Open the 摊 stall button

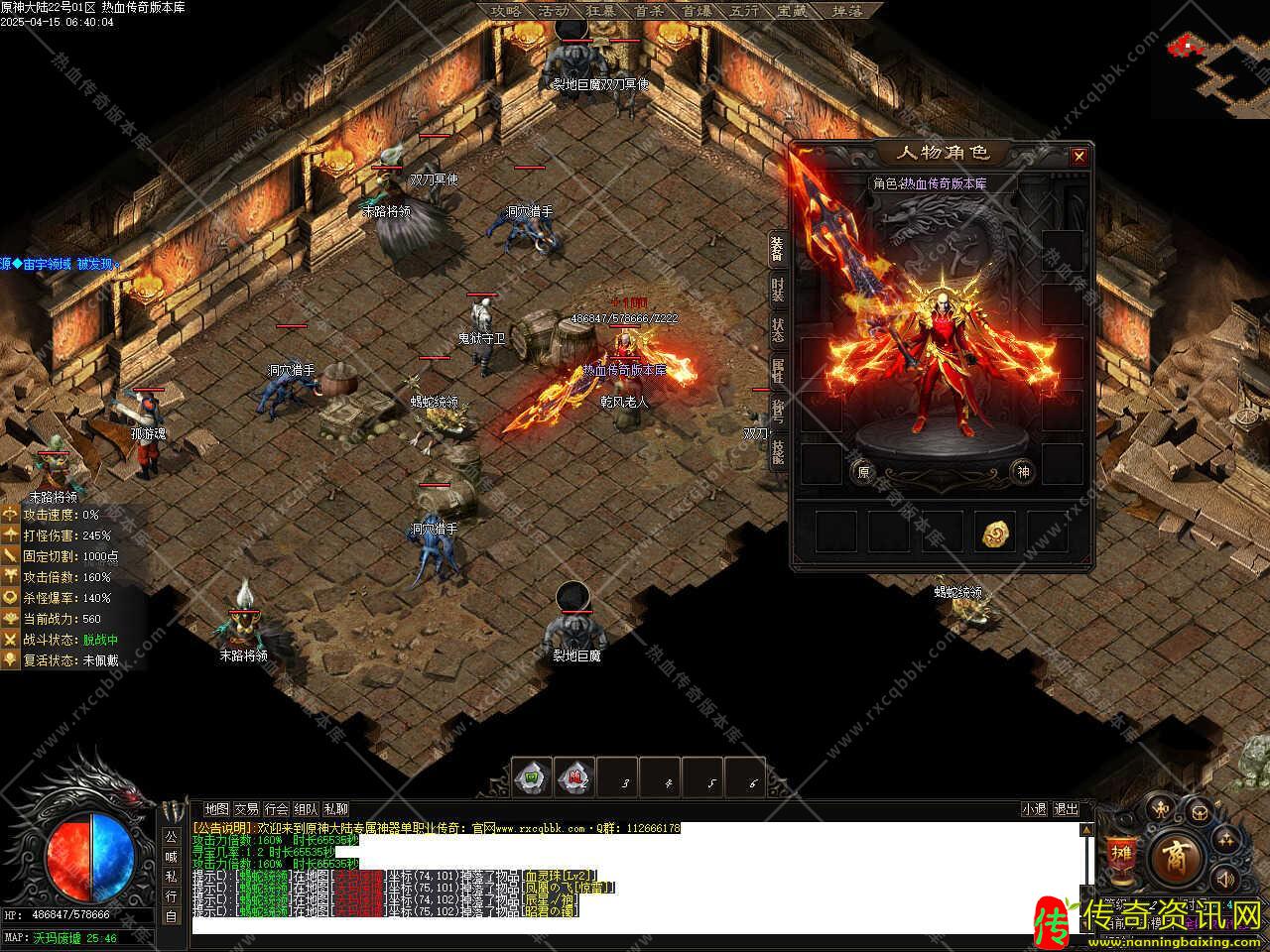[1121, 855]
